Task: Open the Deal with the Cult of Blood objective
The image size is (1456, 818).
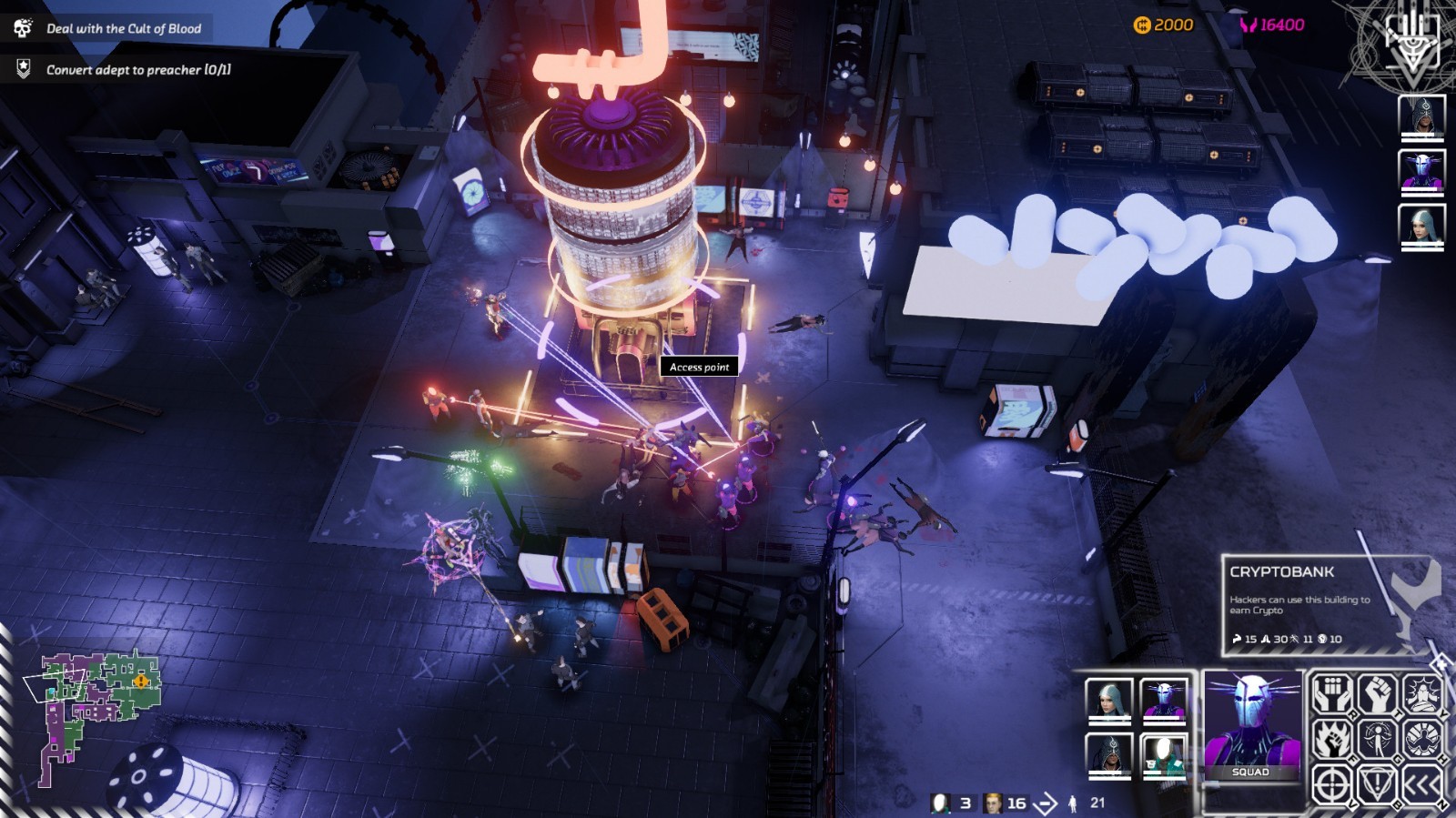Action: pyautogui.click(x=123, y=28)
